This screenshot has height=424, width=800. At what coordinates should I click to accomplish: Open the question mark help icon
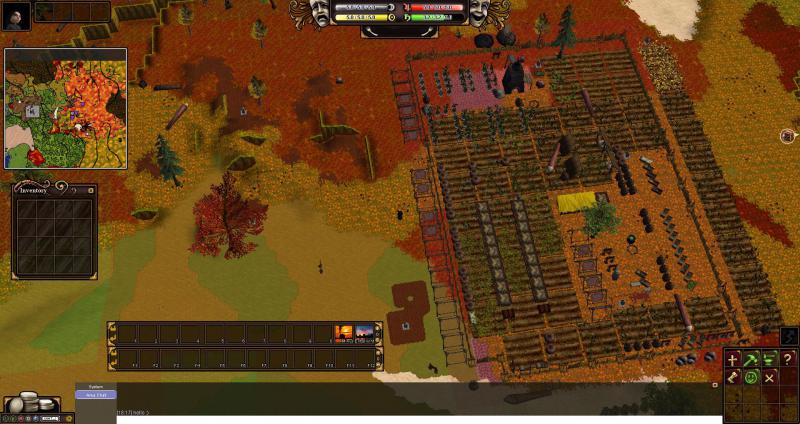[x=788, y=360]
